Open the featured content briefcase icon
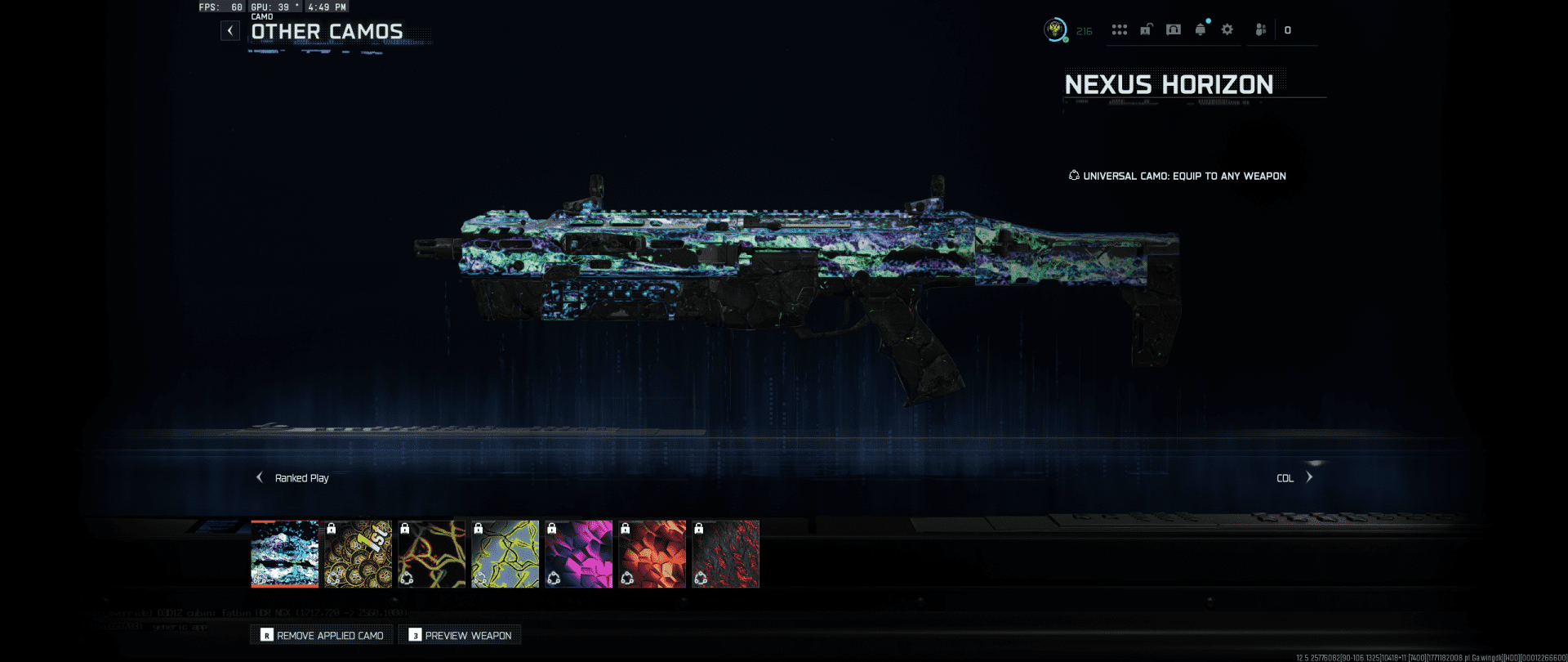1568x662 pixels. click(1146, 30)
